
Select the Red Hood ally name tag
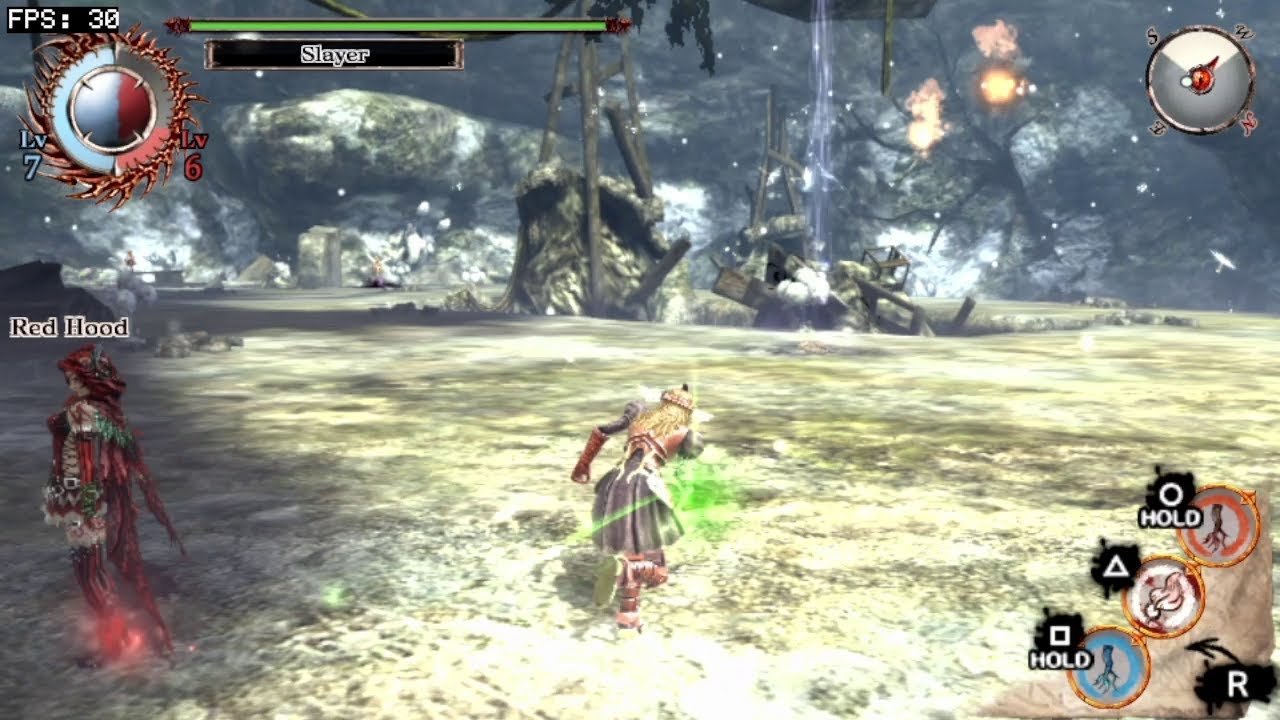[x=69, y=327]
